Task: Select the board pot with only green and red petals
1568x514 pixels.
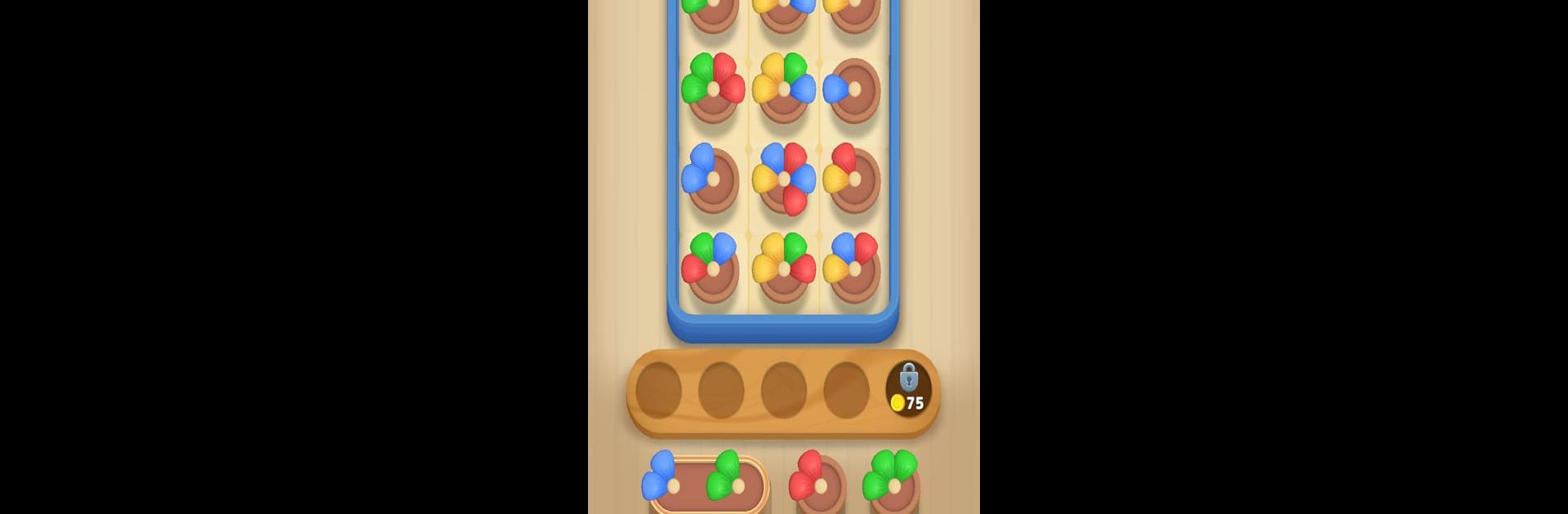Action: pyautogui.click(x=713, y=88)
